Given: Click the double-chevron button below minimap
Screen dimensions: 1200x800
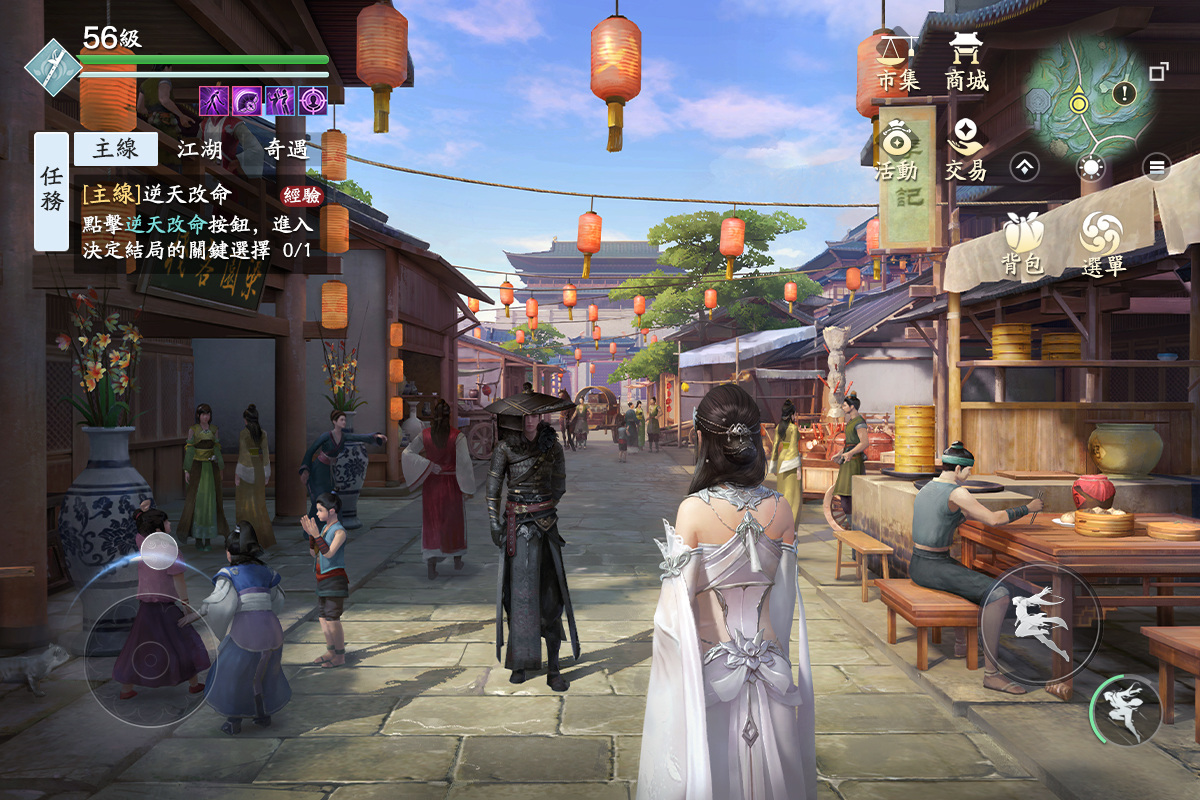Looking at the screenshot, I should [x=1025, y=167].
